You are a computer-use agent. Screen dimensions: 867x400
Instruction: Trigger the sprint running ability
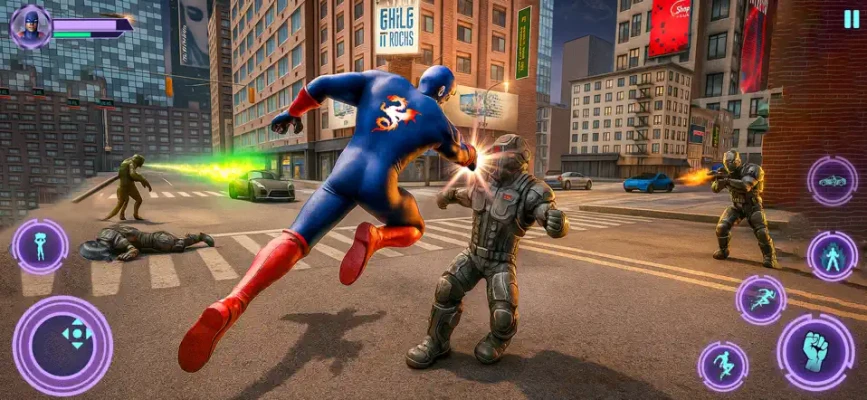click(761, 299)
